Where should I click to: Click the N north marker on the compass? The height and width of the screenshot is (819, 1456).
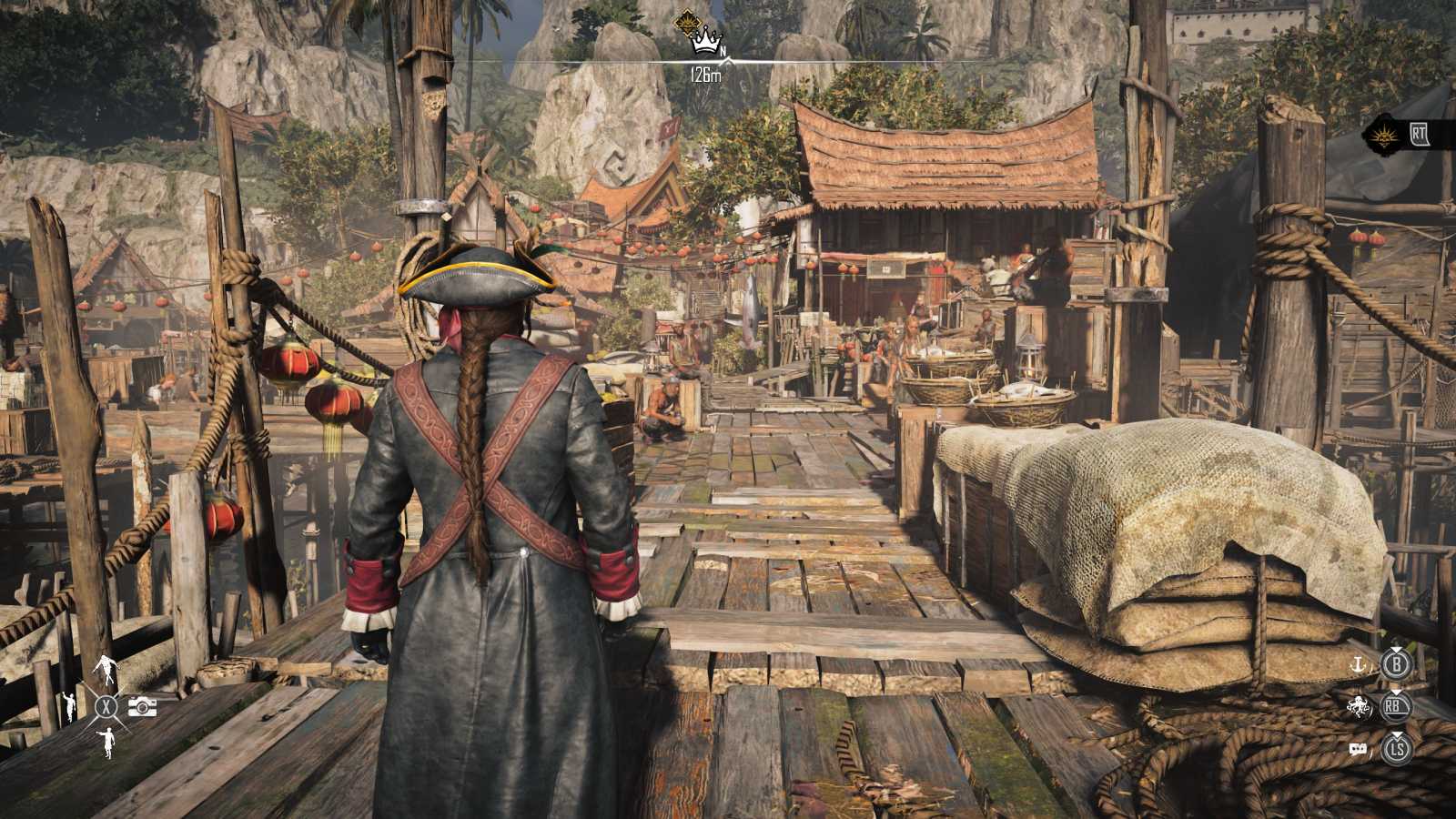pos(723,50)
